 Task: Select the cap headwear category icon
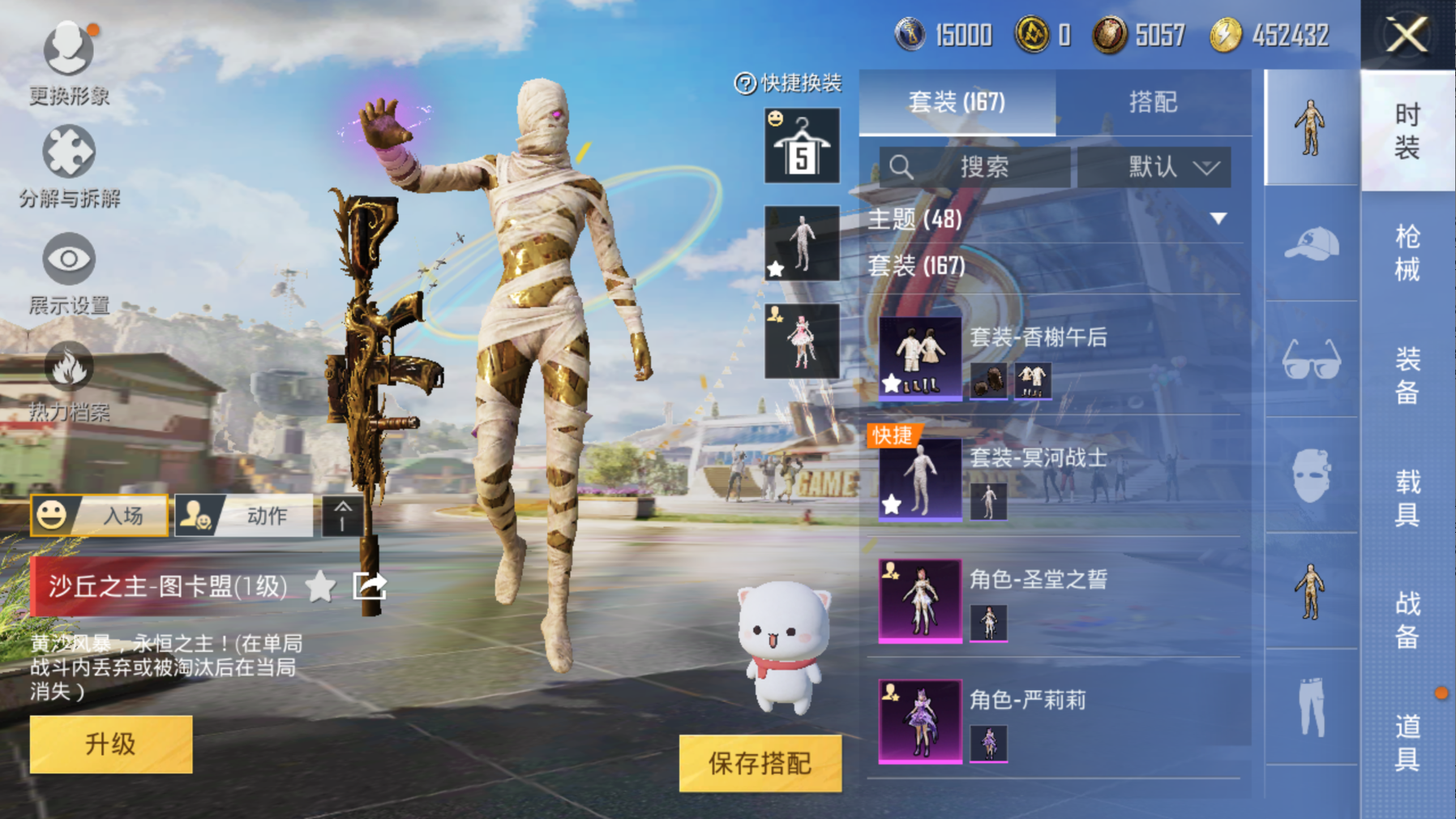point(1311,244)
